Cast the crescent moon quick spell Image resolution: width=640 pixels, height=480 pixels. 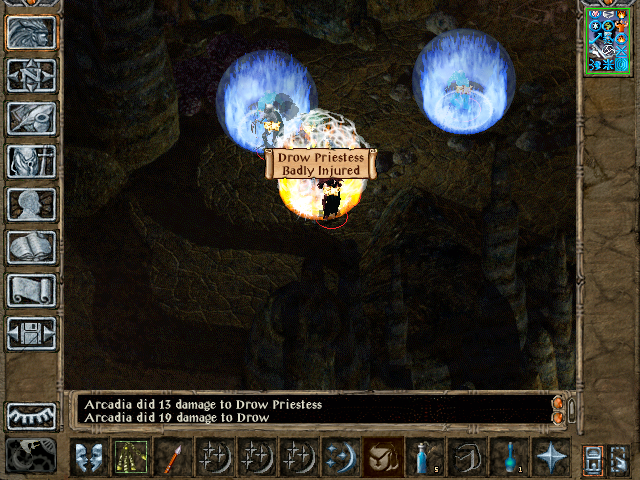point(341,457)
